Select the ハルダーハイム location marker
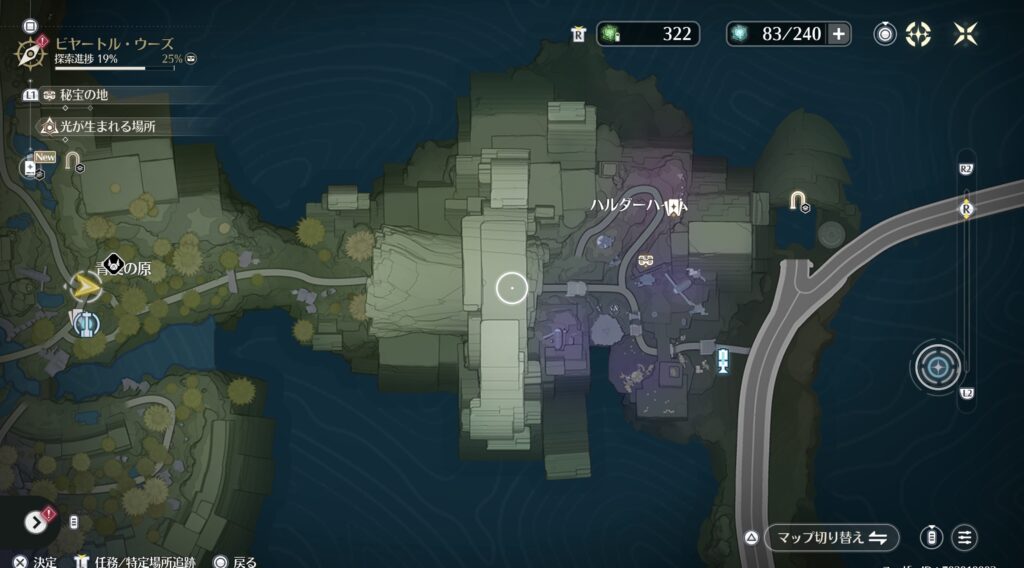This screenshot has width=1024, height=568. tap(674, 207)
